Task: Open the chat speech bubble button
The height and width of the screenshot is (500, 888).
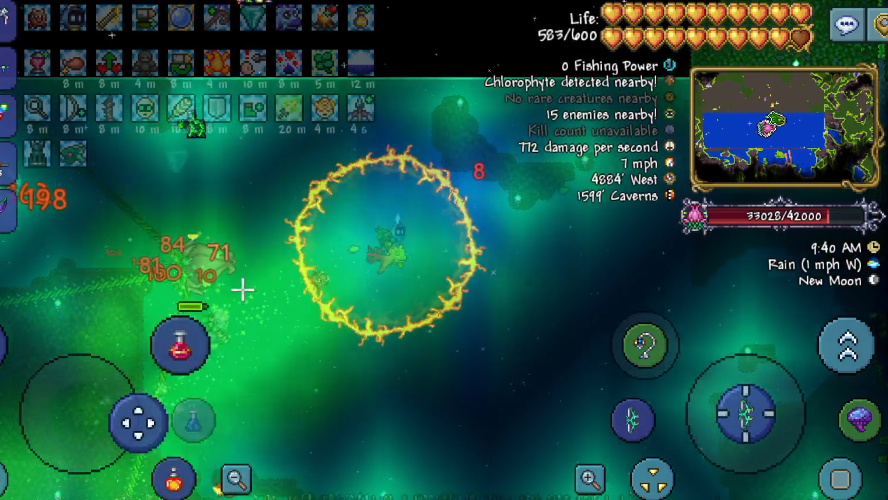Action: [847, 25]
